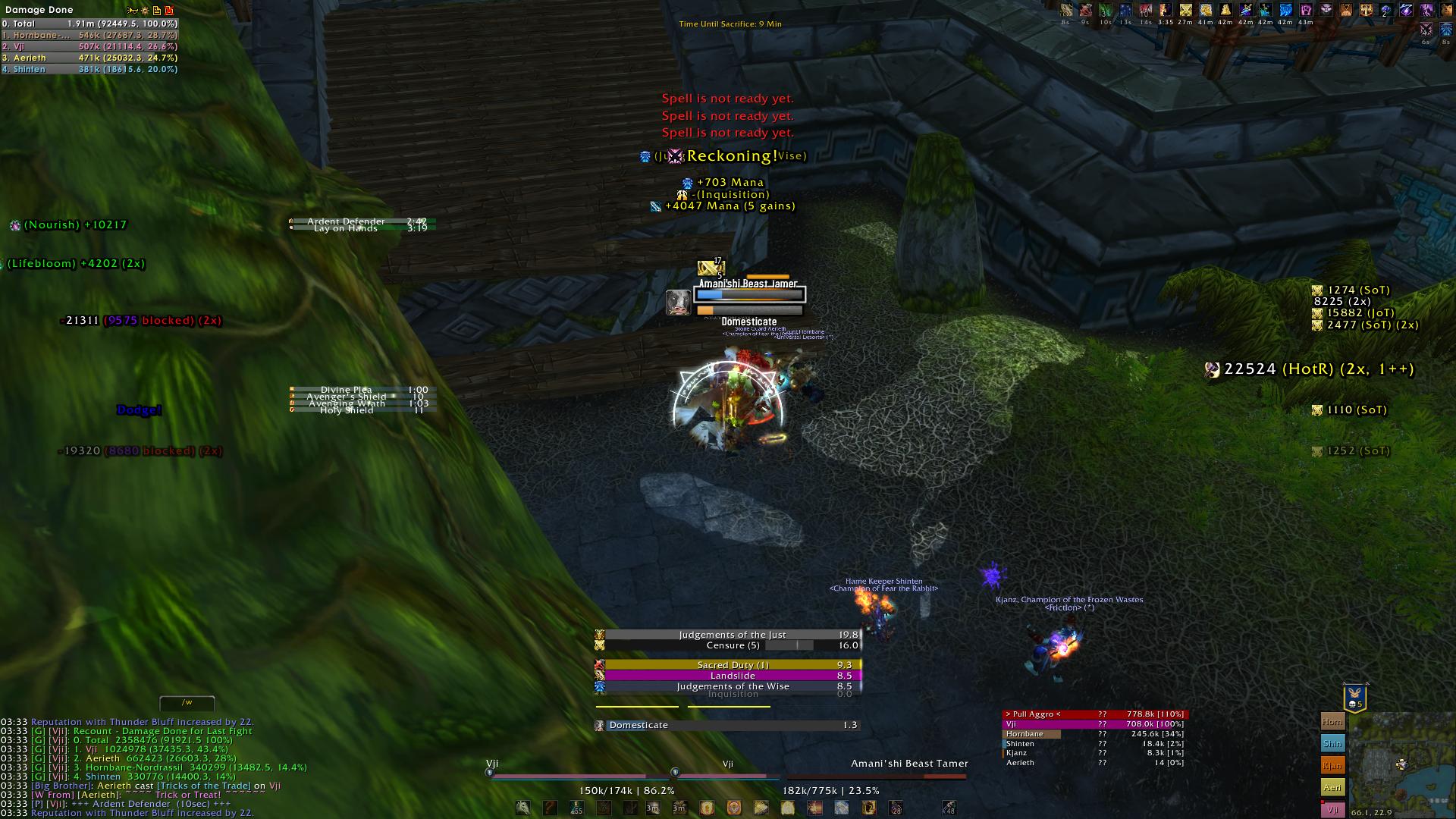
Task: Select Hornbane's row in Damage Done
Action: (89, 35)
